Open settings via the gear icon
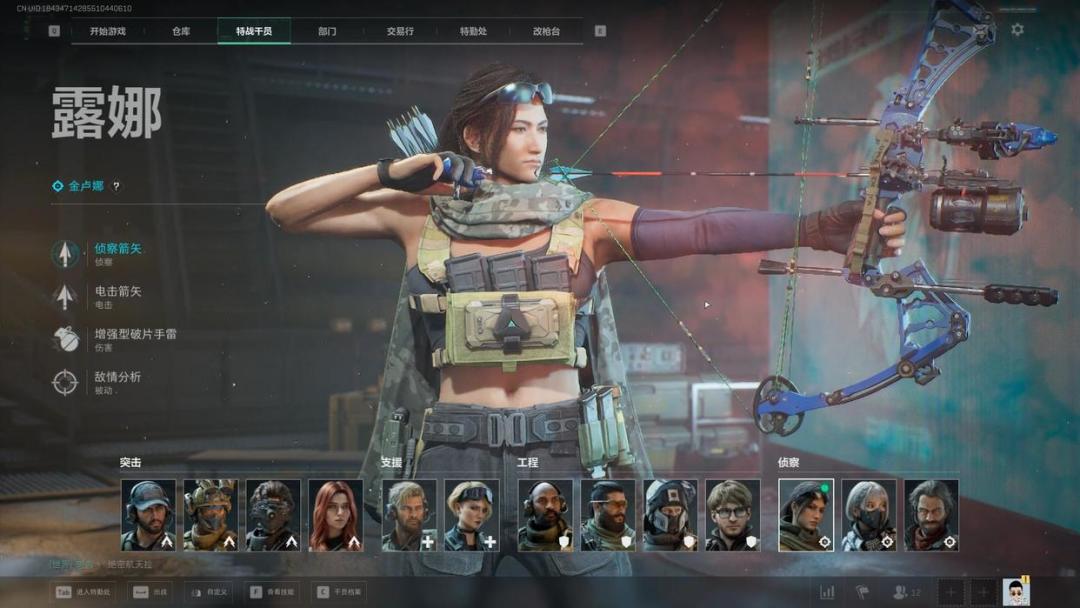1080x608 pixels. [x=1017, y=30]
